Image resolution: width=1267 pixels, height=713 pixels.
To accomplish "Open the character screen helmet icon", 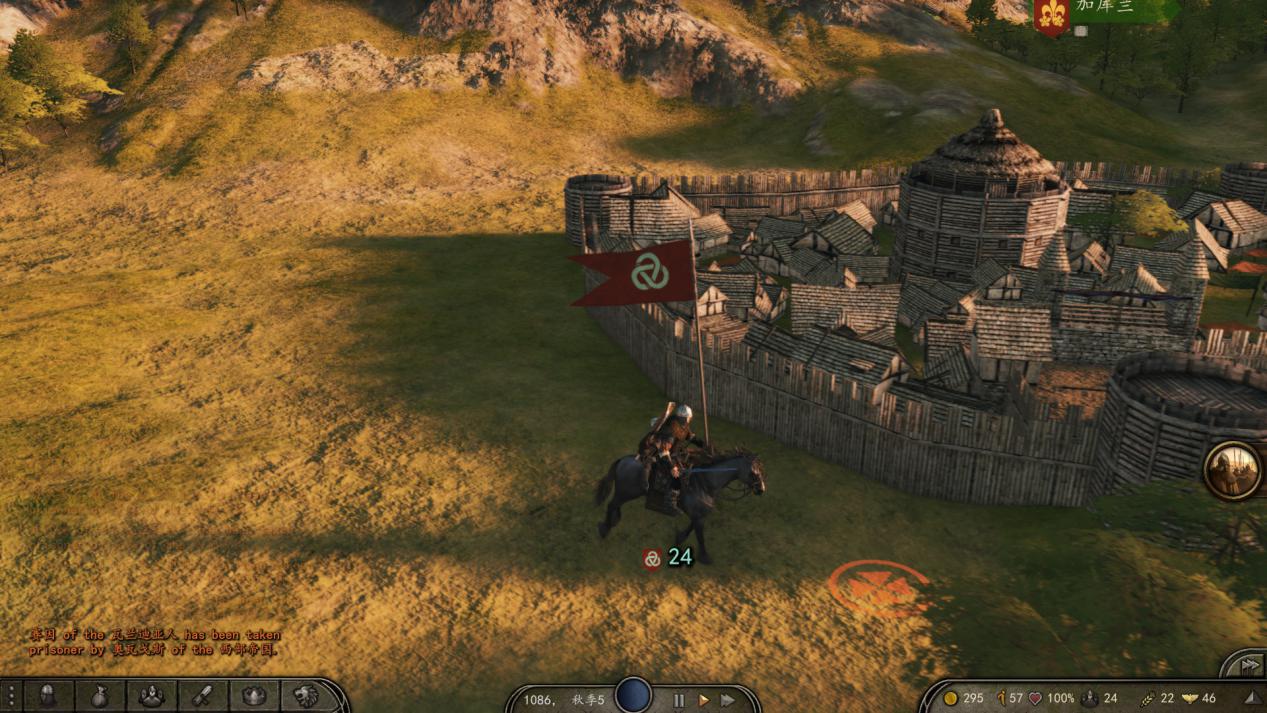I will coord(47,696).
